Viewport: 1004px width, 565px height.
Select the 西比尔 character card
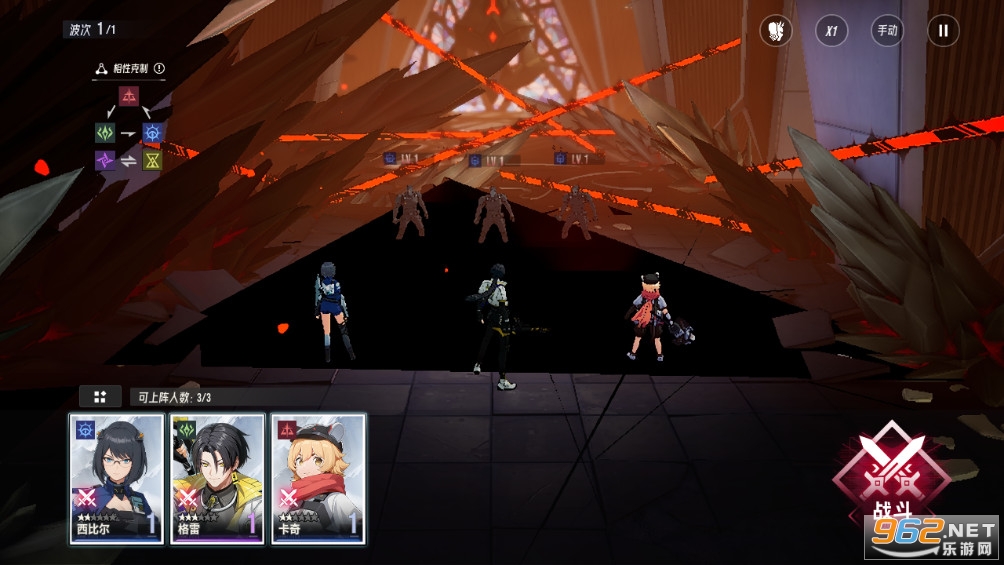click(x=116, y=478)
